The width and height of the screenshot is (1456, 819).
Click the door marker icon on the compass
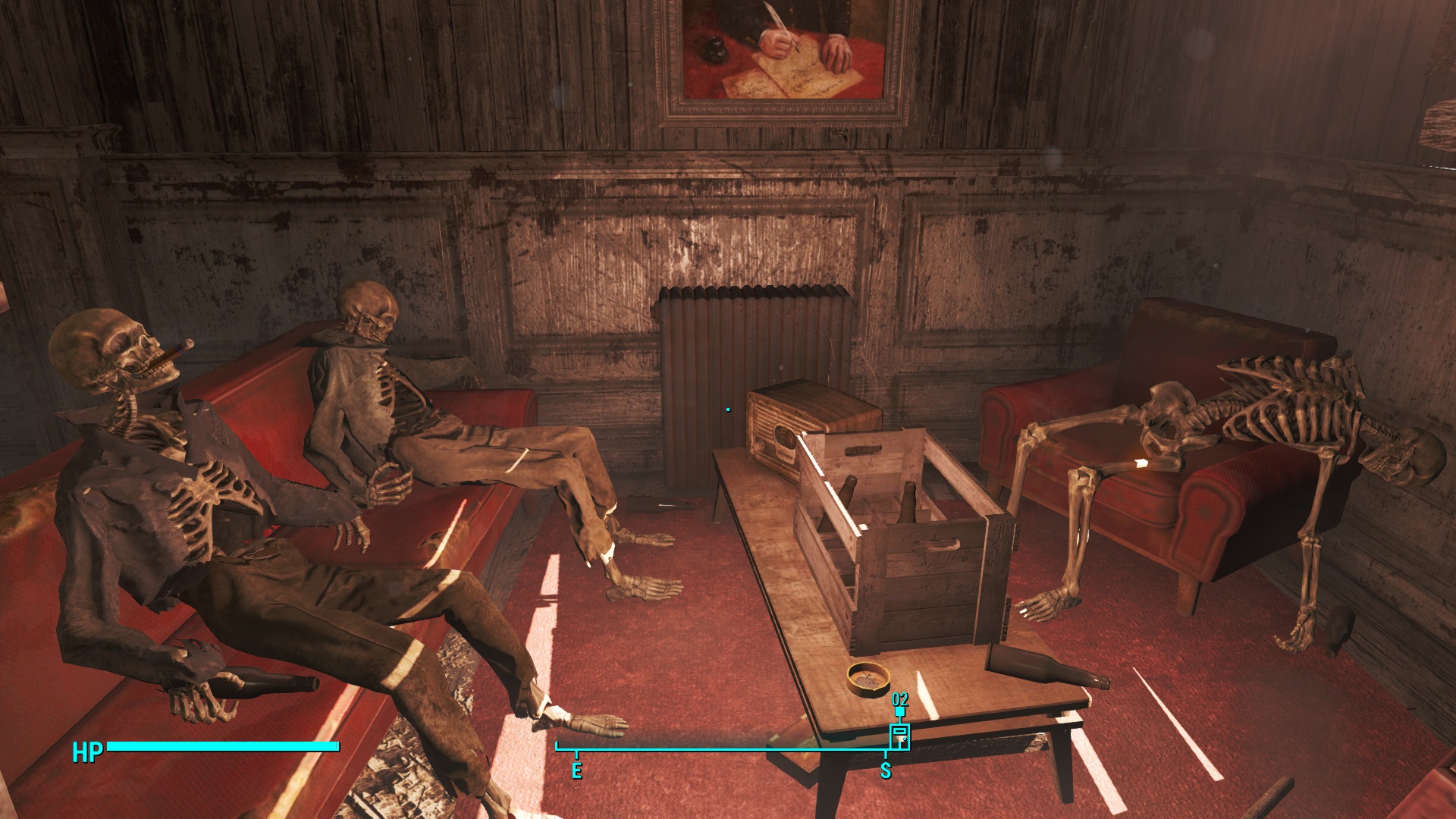[899, 736]
